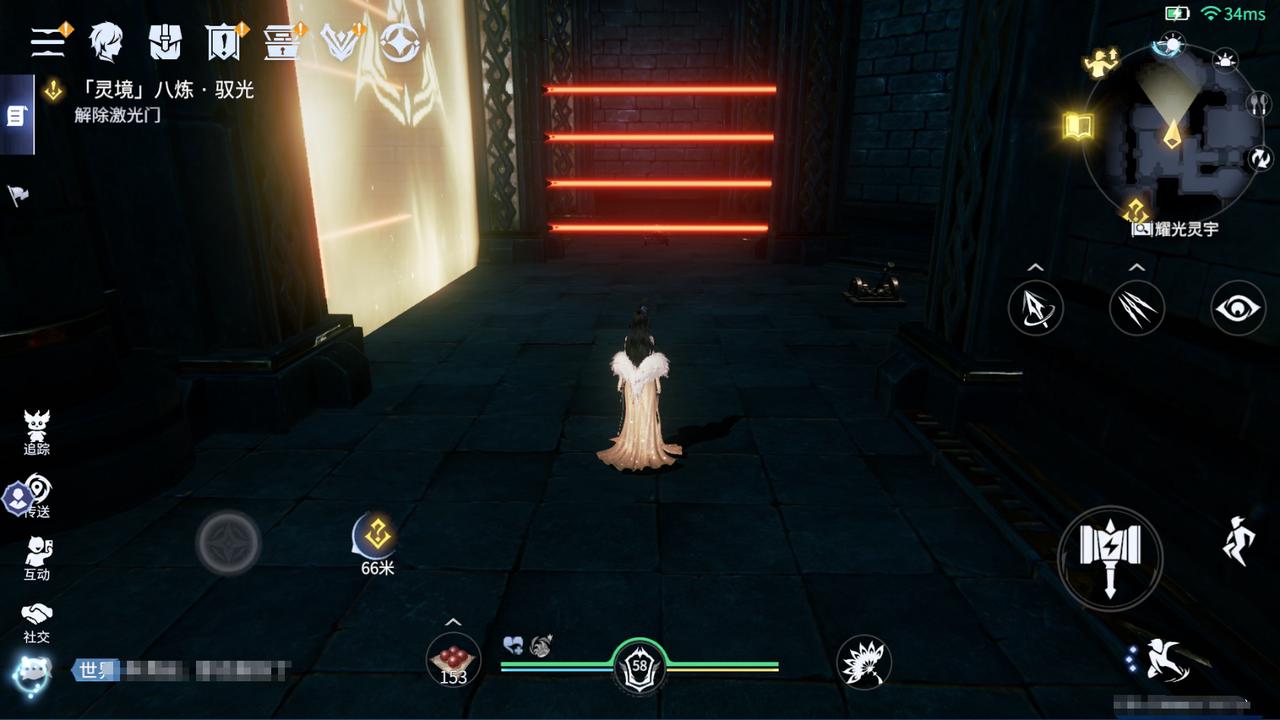This screenshot has width=1280, height=720.
Task: Open 社交 social menu
Action: [37, 621]
